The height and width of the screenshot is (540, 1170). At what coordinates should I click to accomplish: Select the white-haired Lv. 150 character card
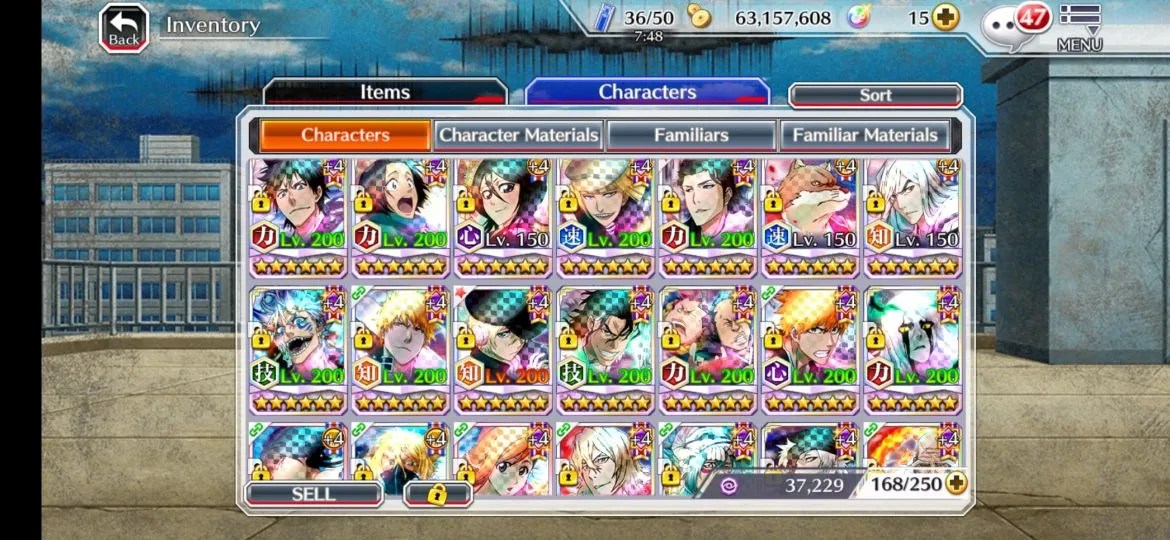pos(913,217)
